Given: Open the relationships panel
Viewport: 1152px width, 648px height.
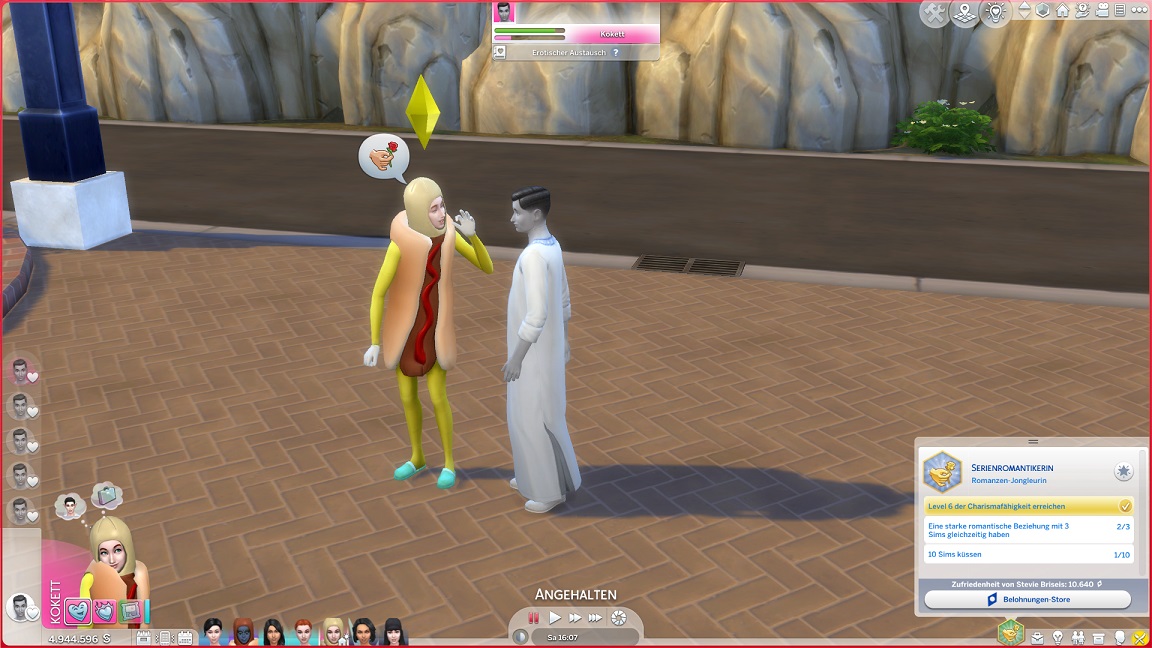Looking at the screenshot, I should pos(1078,637).
